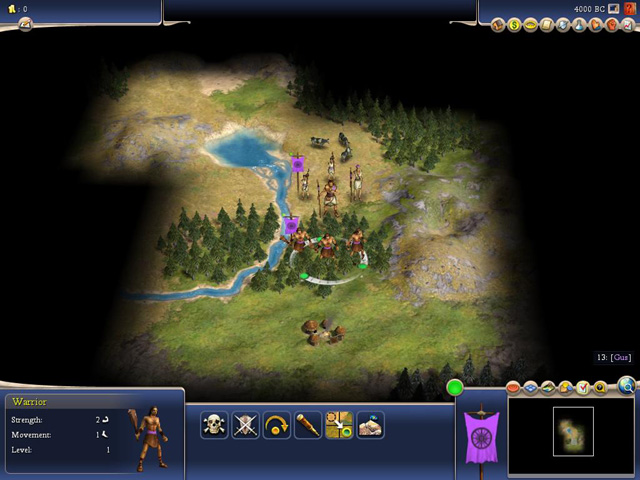Viewport: 640px width, 480px height.
Task: Delete the unit with the skull button
Action: 214,425
